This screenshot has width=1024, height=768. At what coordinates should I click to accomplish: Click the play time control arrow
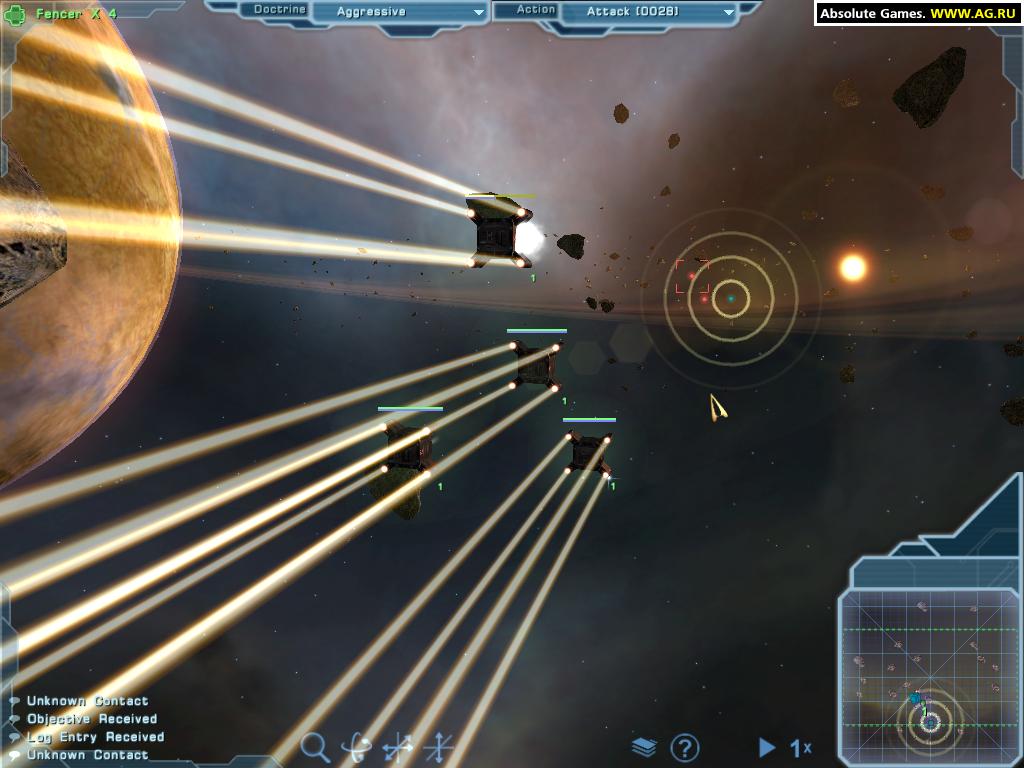(x=767, y=747)
